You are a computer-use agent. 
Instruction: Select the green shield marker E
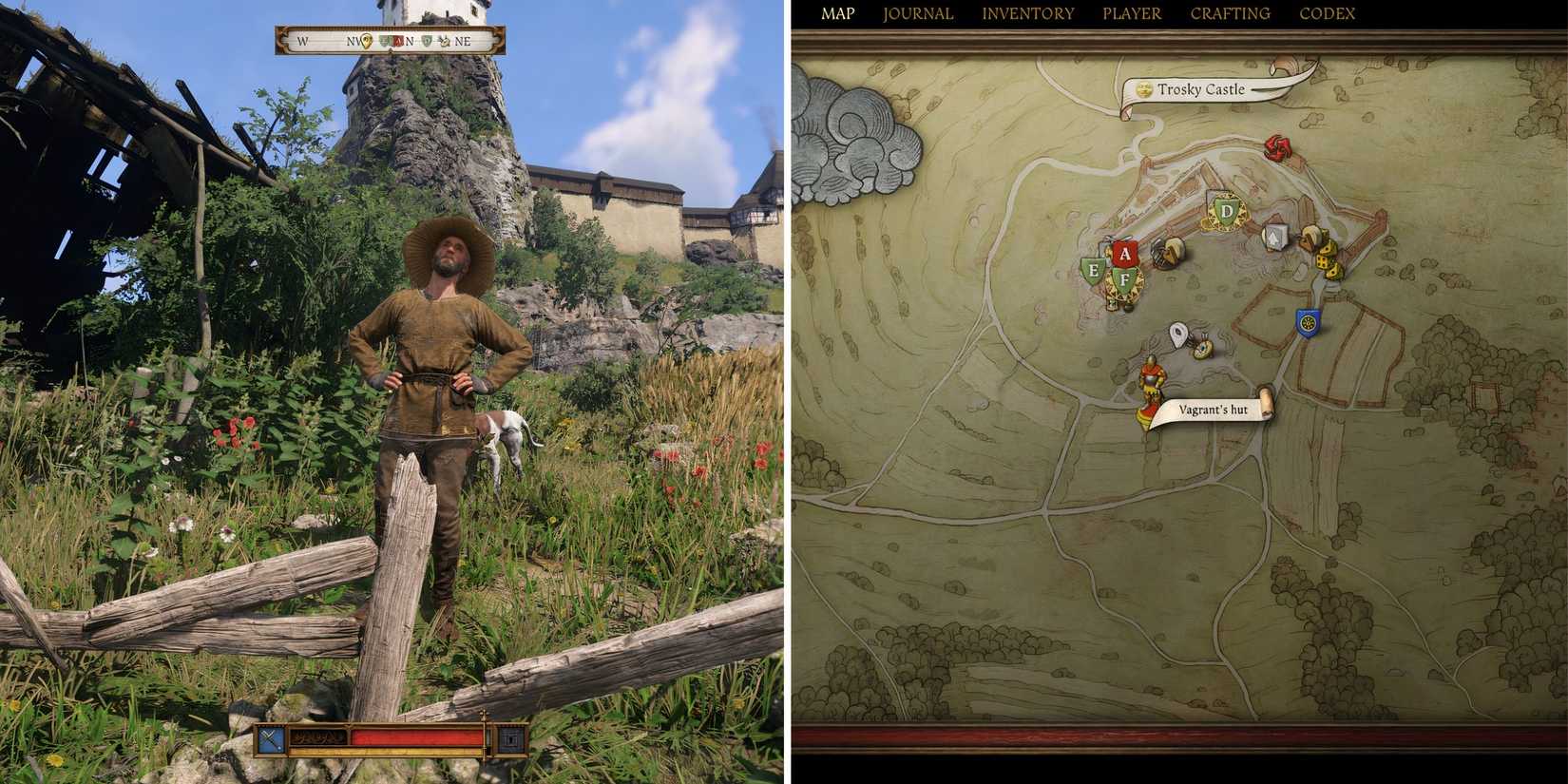pyautogui.click(x=1094, y=269)
